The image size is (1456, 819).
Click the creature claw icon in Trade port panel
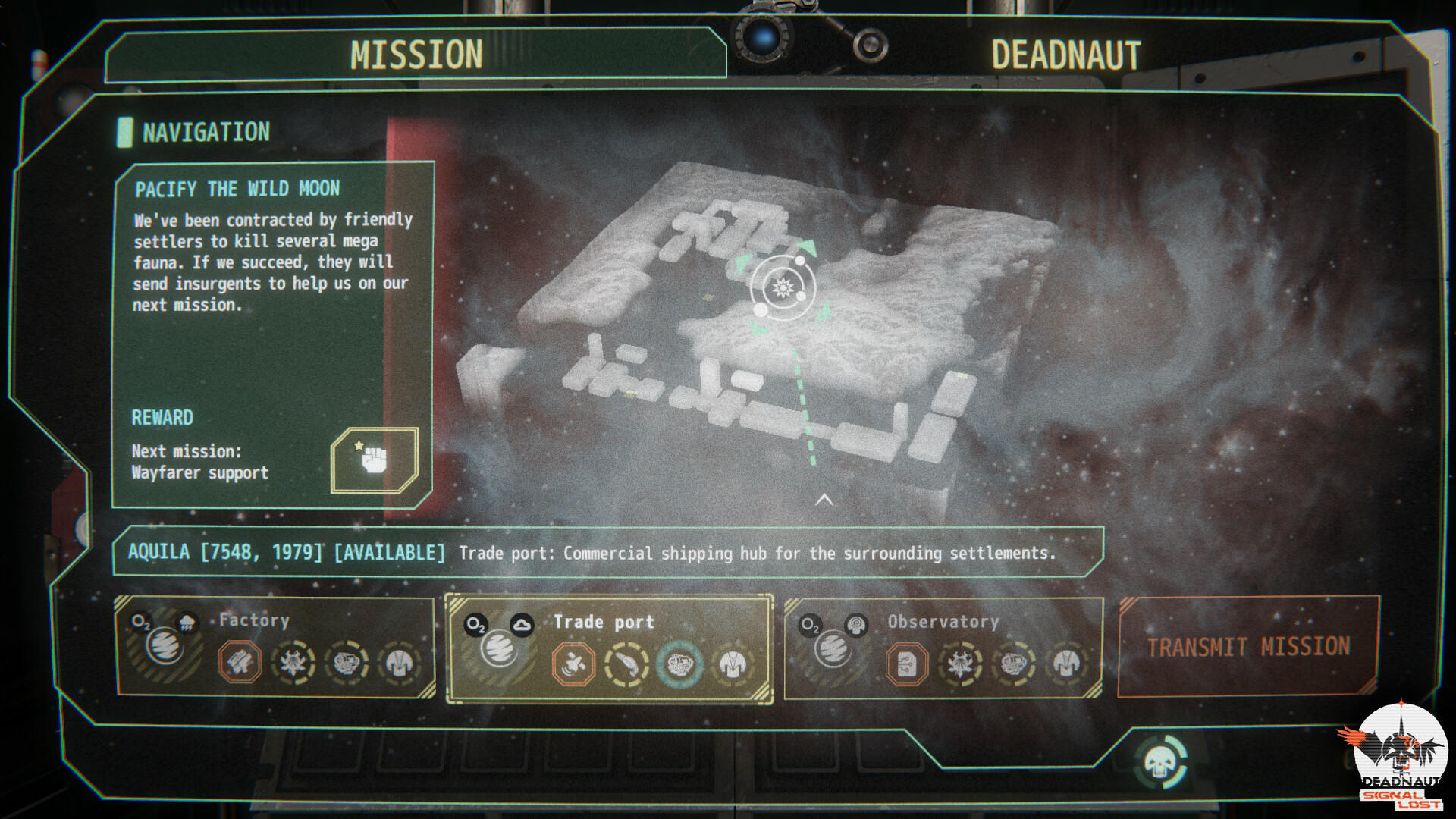tap(626, 662)
